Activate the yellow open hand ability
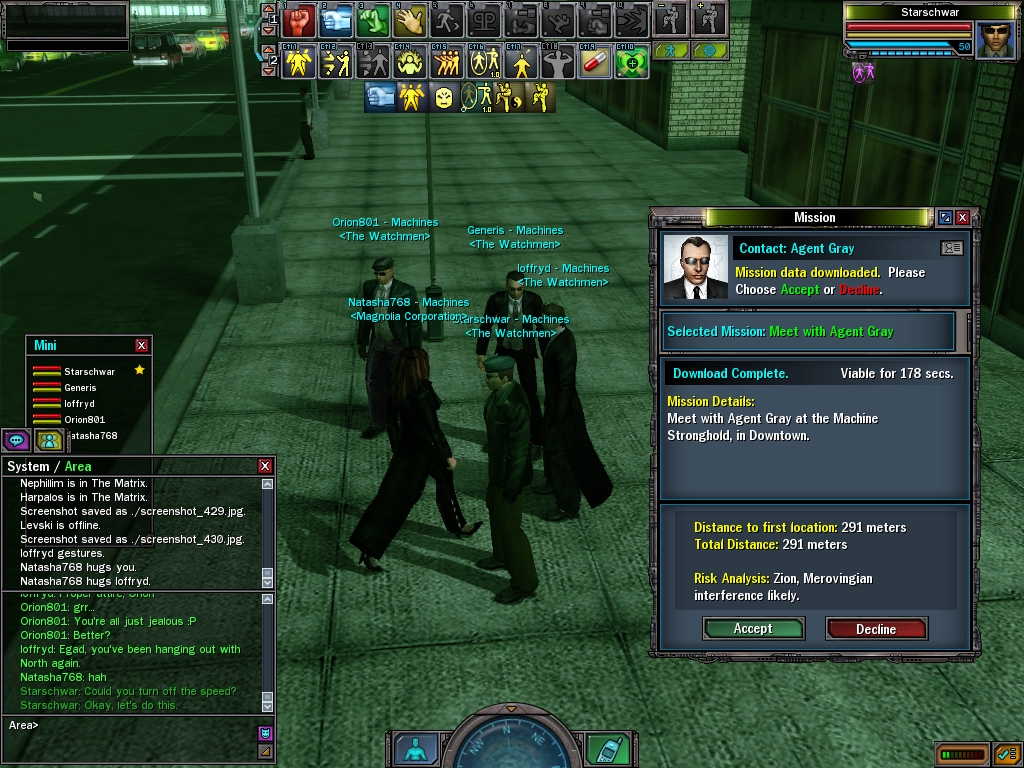Viewport: 1024px width, 768px height. [x=410, y=19]
